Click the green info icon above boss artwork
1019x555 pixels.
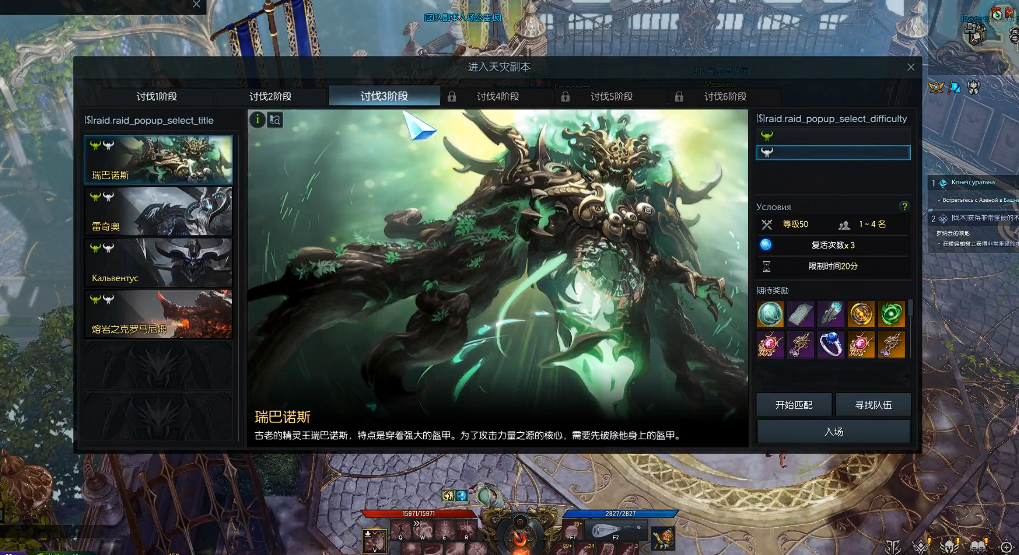pyautogui.click(x=257, y=119)
